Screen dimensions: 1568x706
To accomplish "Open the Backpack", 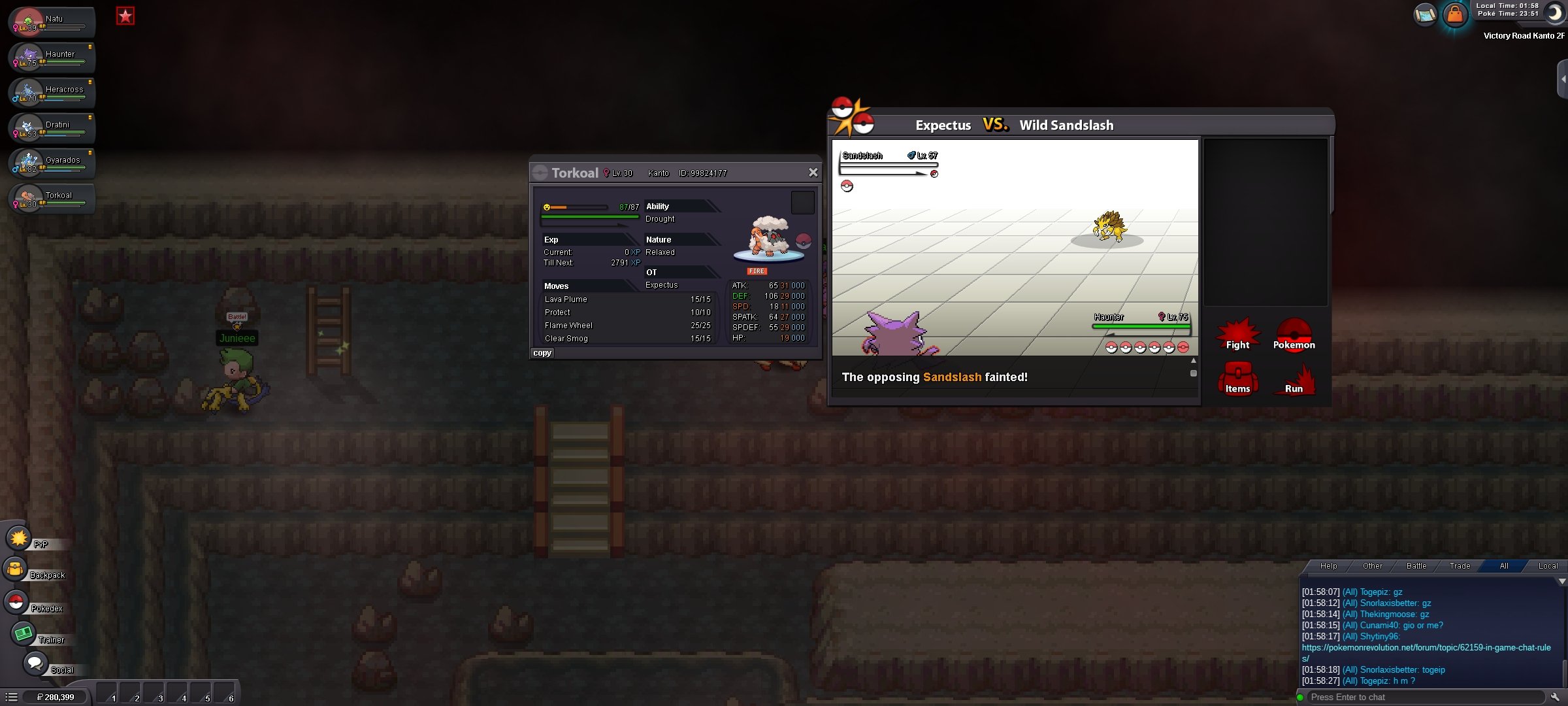I will click(16, 570).
